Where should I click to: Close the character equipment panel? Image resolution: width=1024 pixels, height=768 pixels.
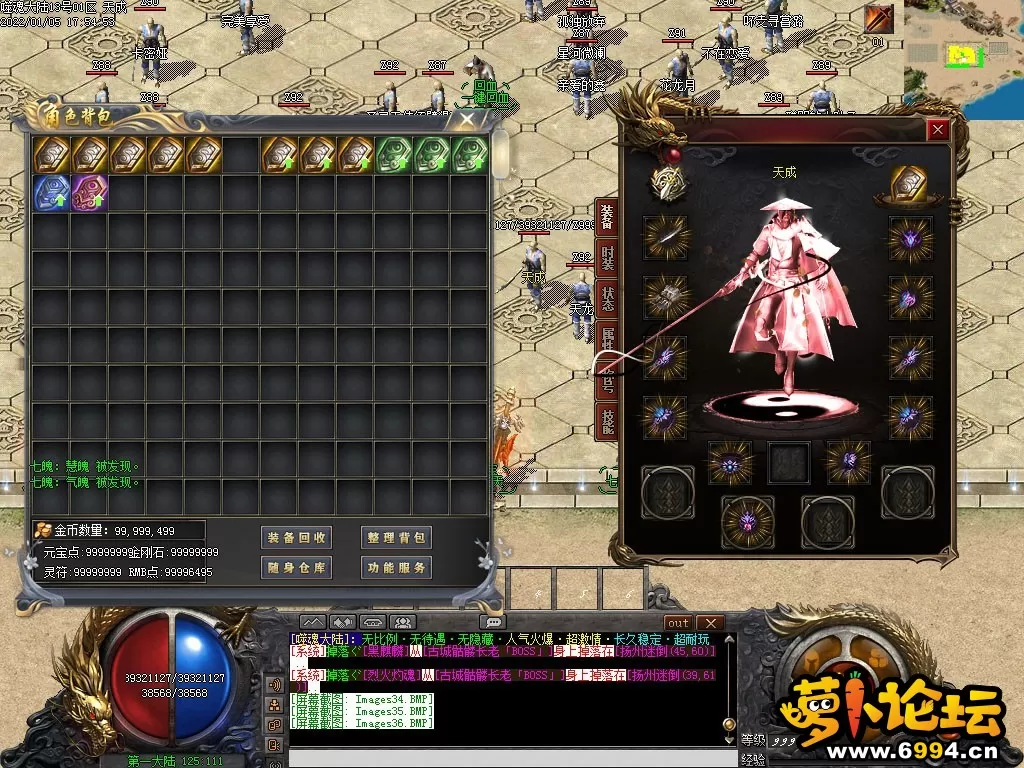click(937, 129)
